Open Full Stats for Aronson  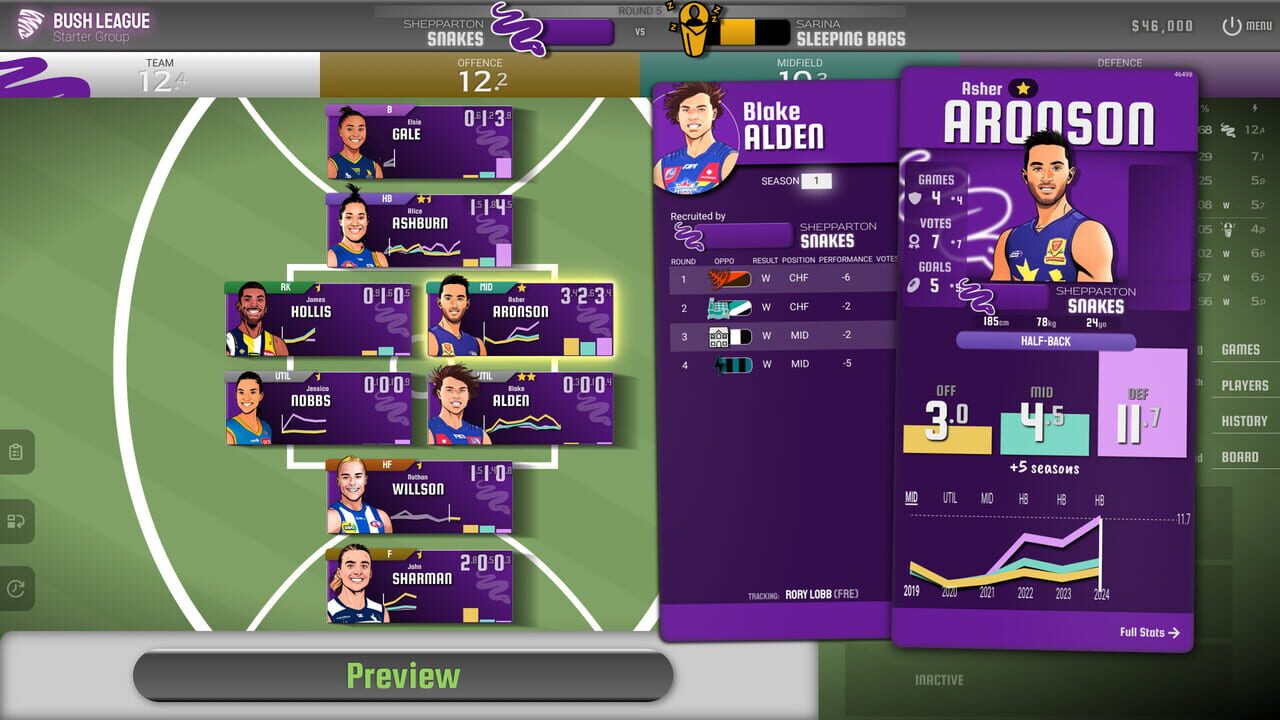point(1150,632)
